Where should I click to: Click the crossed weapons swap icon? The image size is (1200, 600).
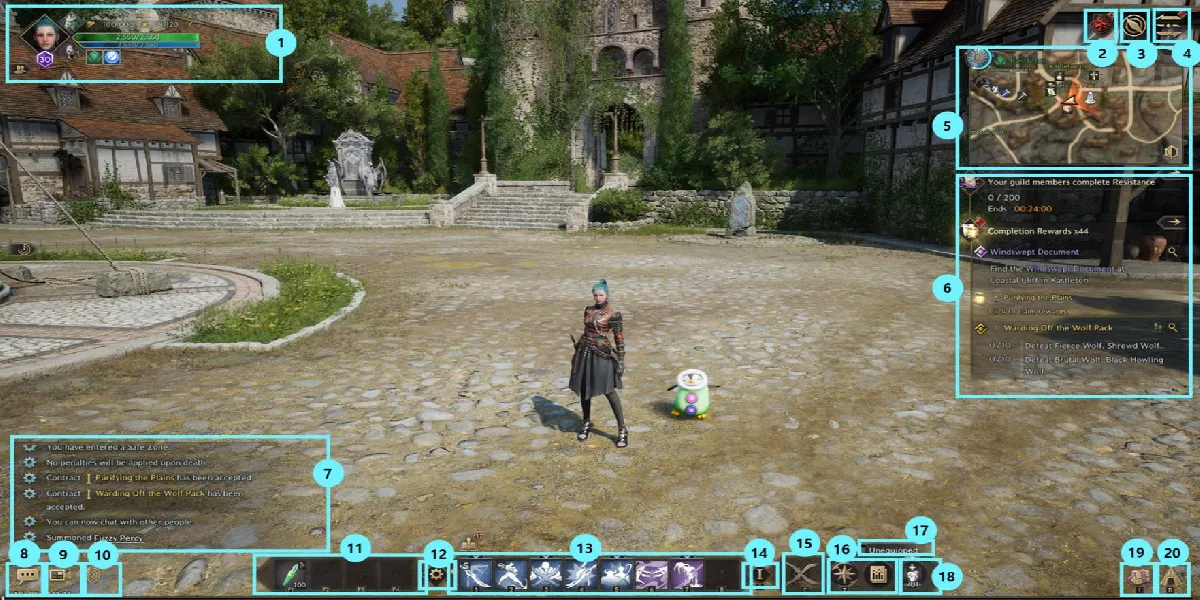803,575
